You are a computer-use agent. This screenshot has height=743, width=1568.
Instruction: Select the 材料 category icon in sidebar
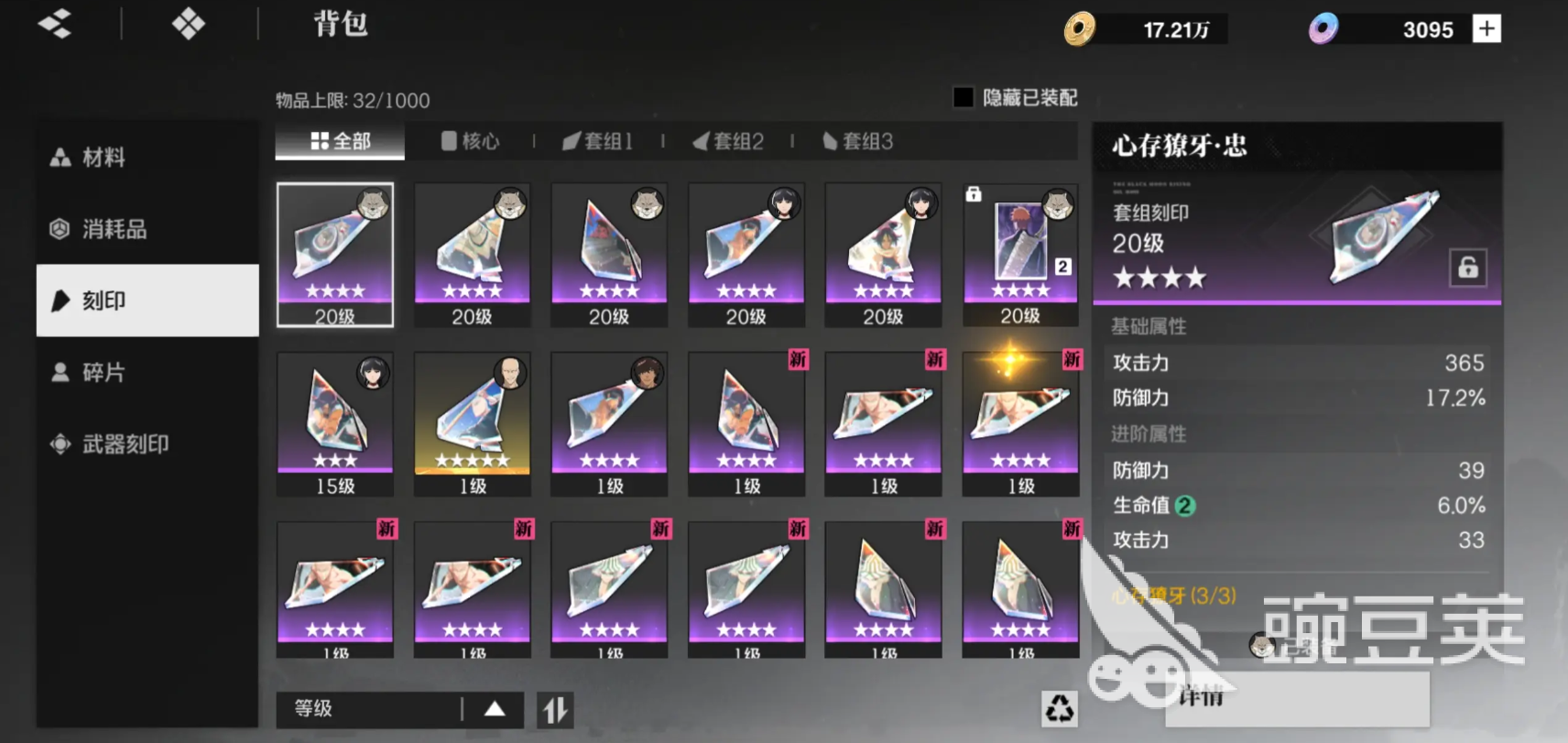60,157
